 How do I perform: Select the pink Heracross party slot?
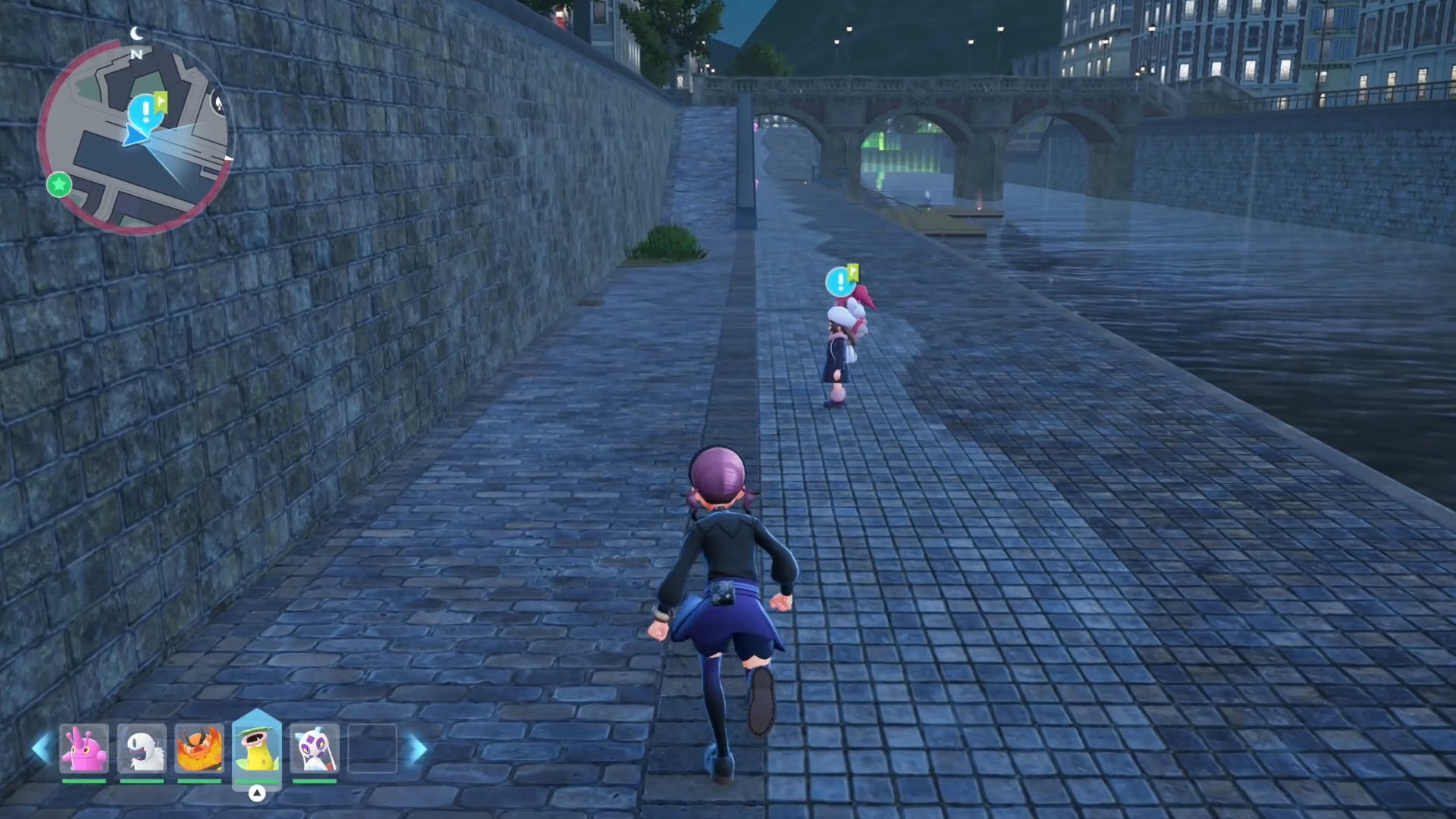tap(84, 748)
